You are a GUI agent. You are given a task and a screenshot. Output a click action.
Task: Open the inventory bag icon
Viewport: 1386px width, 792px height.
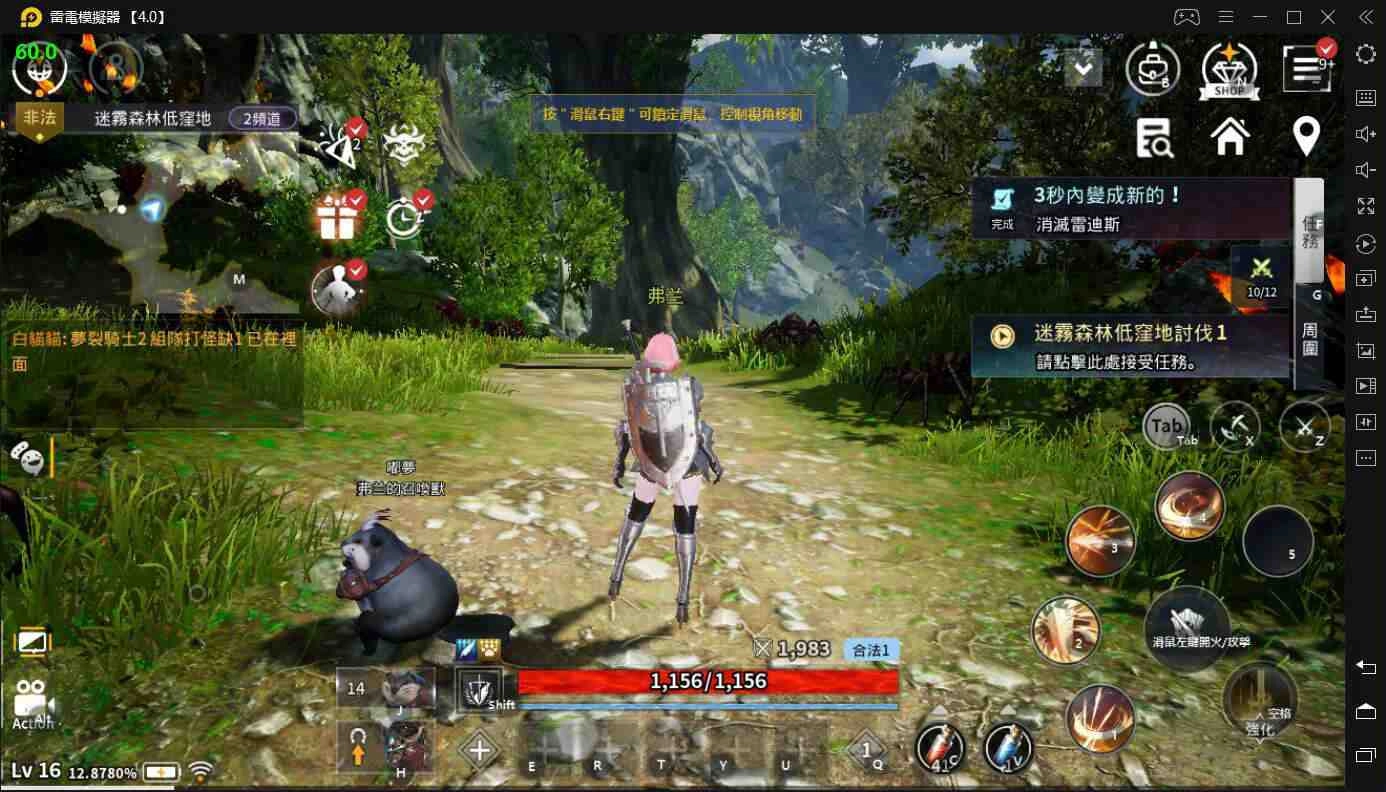point(1152,68)
